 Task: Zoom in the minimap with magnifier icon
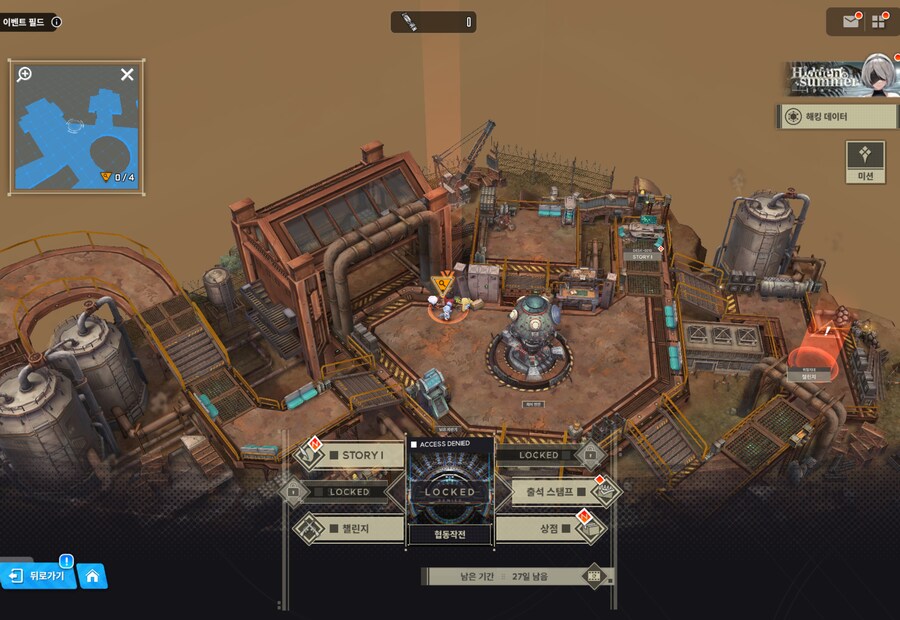point(25,74)
